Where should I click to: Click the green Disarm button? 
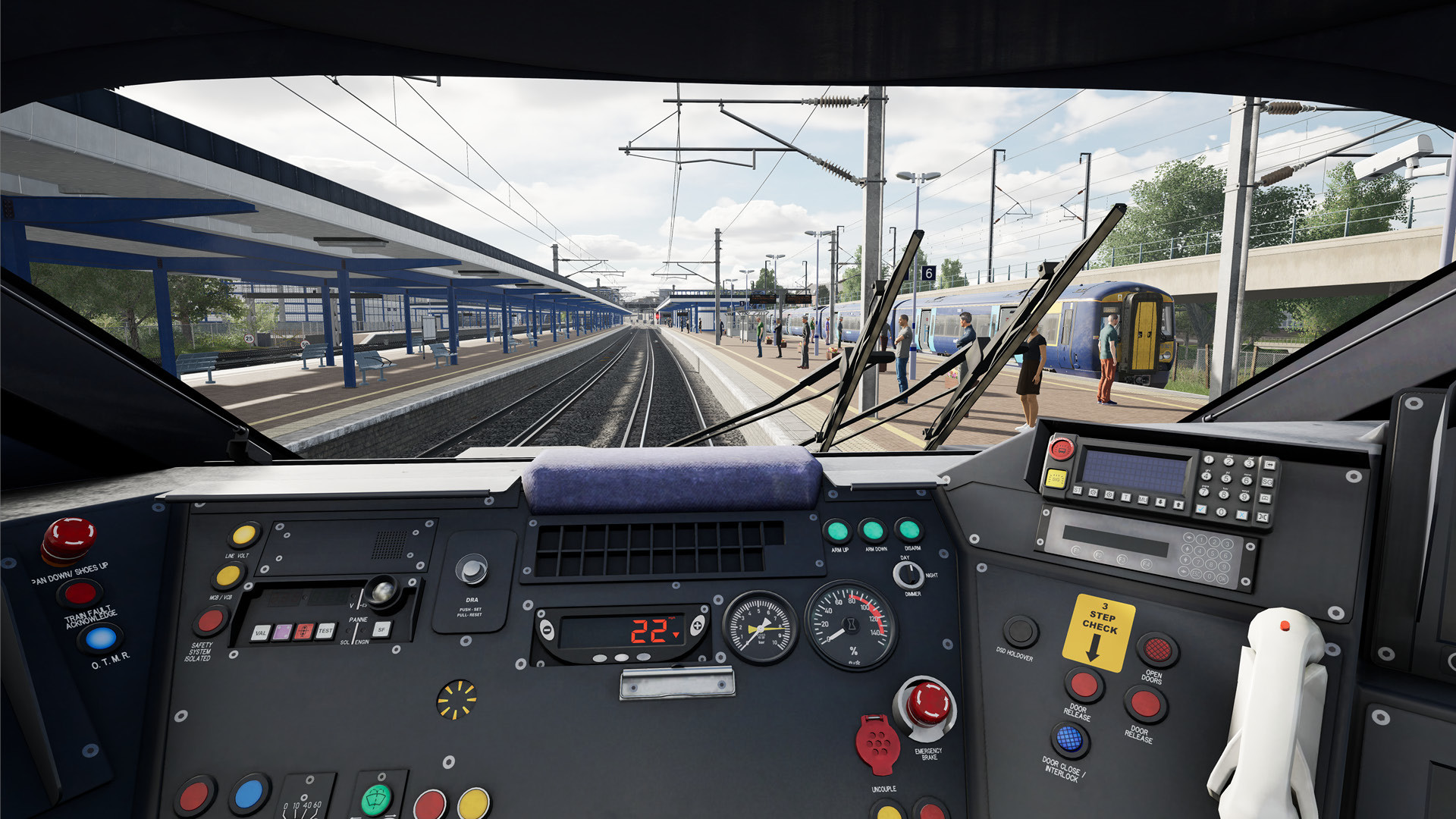[x=908, y=529]
